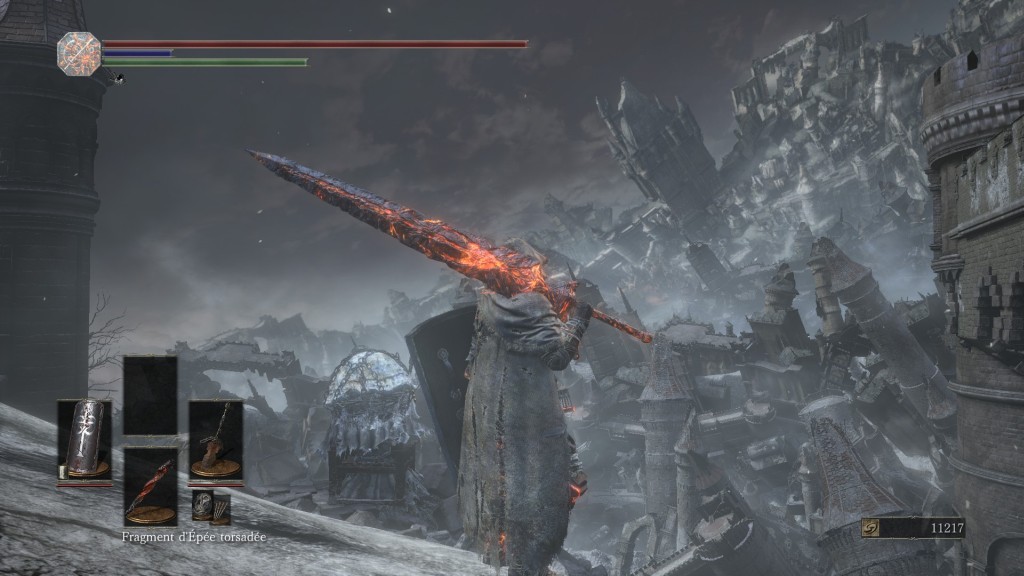The height and width of the screenshot is (576, 1024).
Task: Select the right-hand greatsword weapon slot
Action: click(x=215, y=440)
